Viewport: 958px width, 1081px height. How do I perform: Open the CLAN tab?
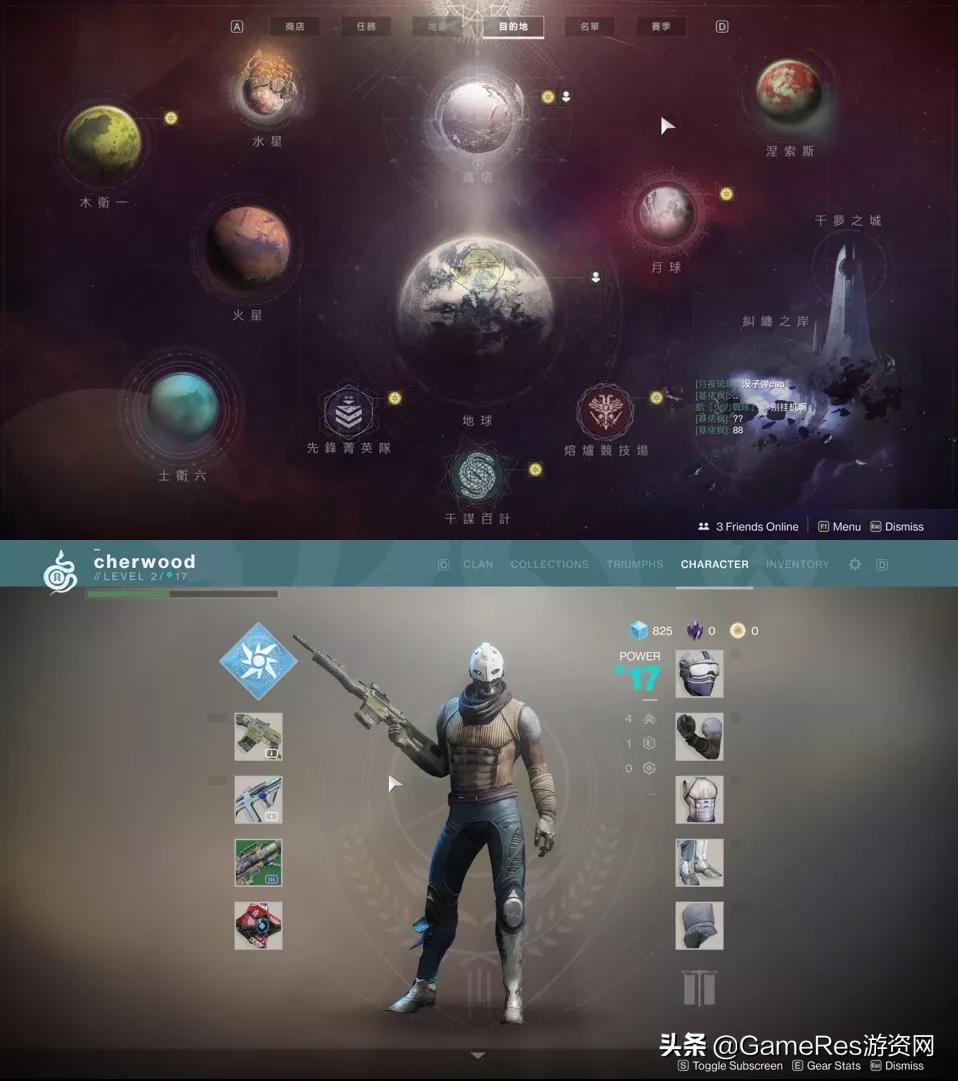478,565
